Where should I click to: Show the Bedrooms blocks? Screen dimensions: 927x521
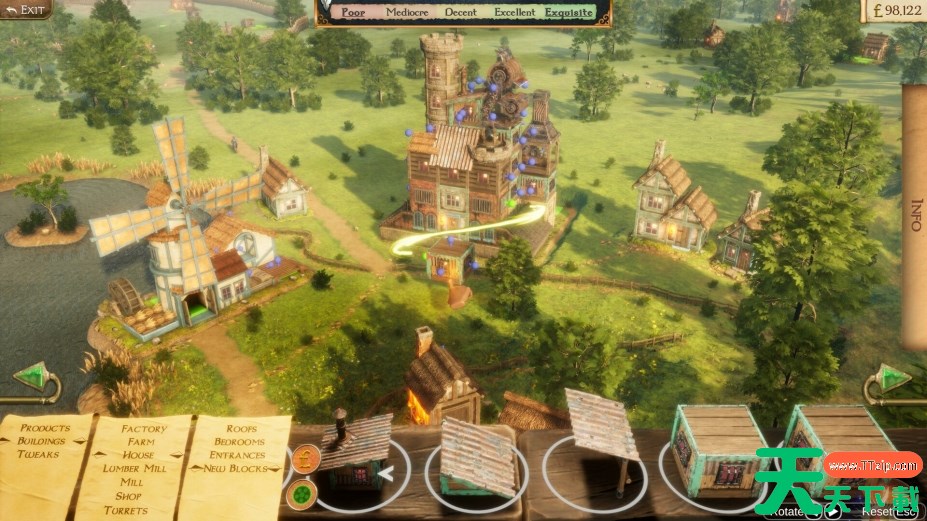coord(240,441)
